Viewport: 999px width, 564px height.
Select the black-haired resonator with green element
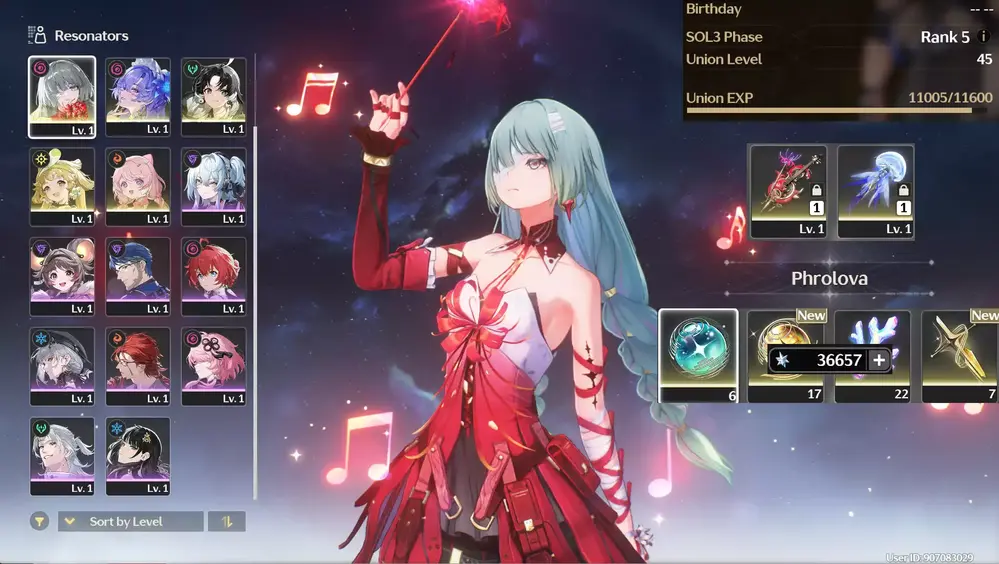pyautogui.click(x=214, y=96)
